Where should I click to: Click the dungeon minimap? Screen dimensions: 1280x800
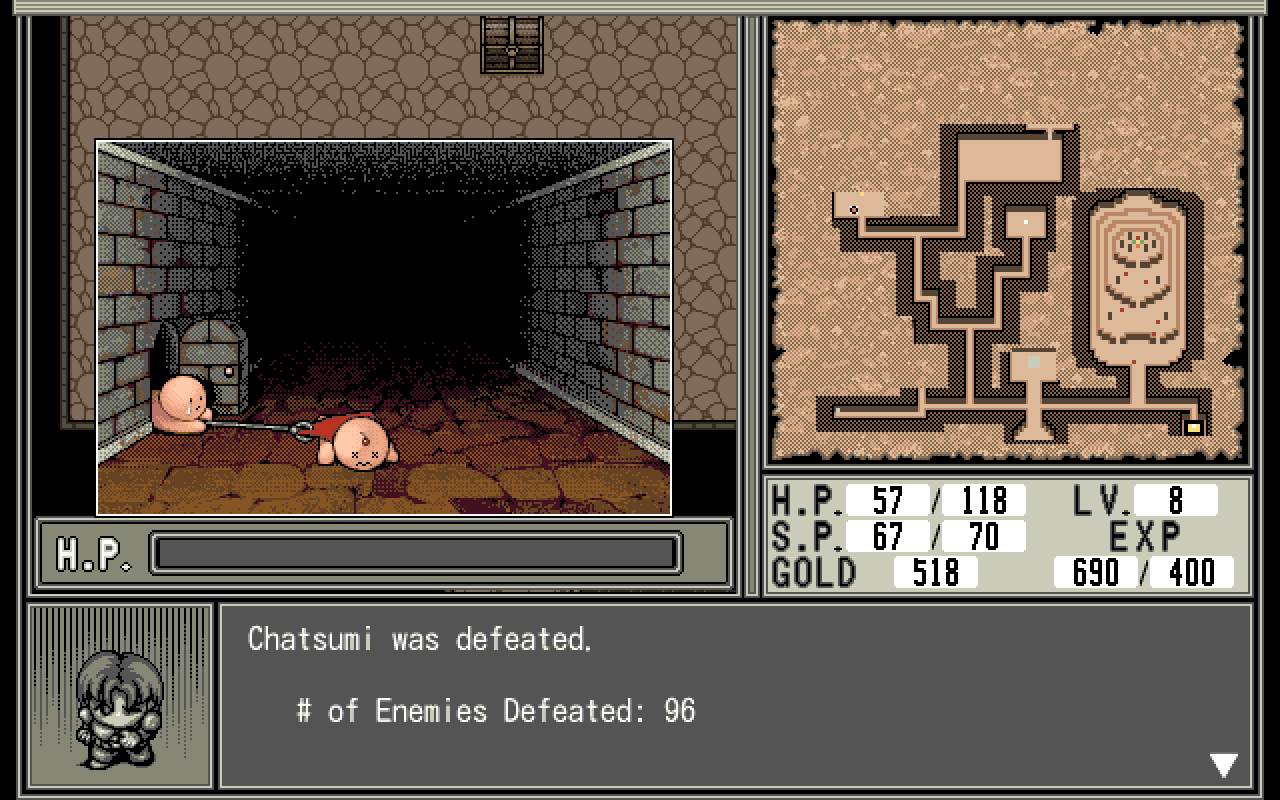pos(1008,240)
